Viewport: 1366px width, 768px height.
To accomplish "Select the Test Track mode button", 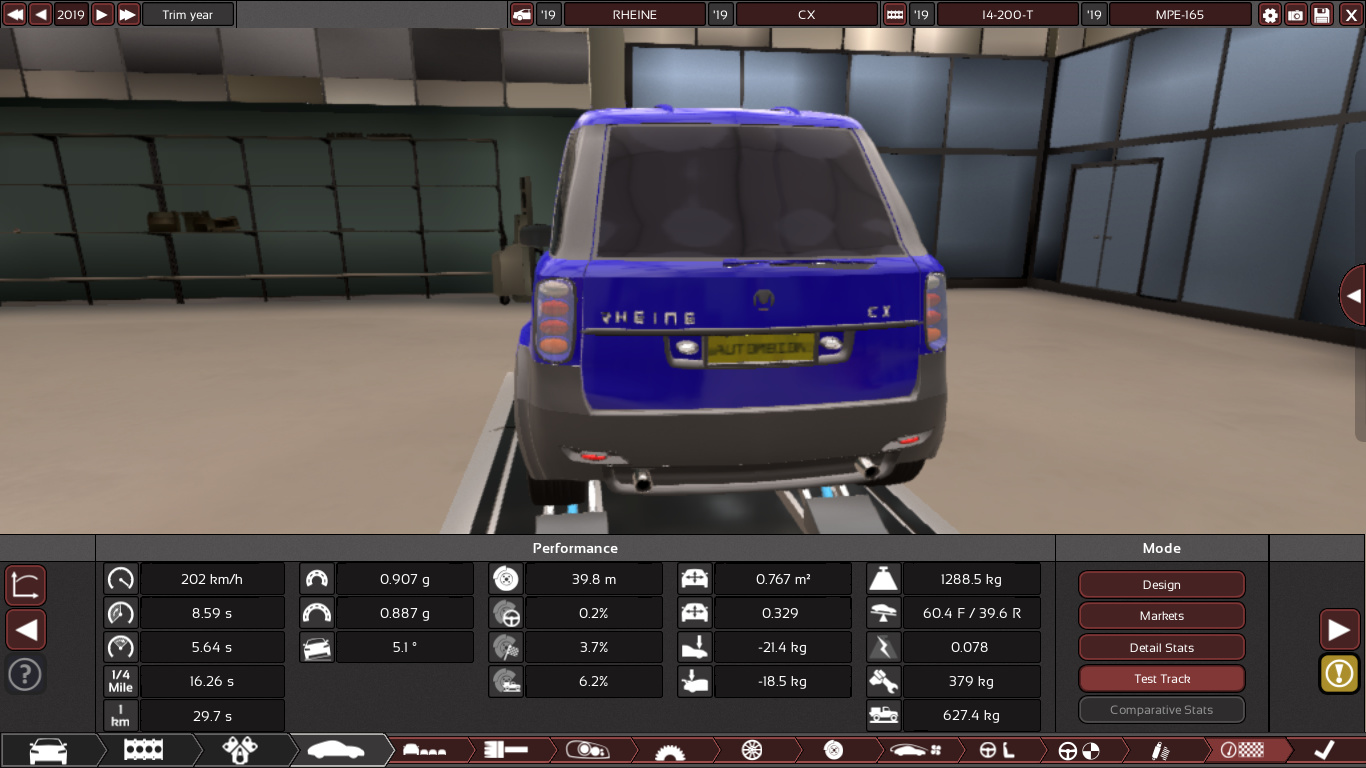I will click(1161, 679).
